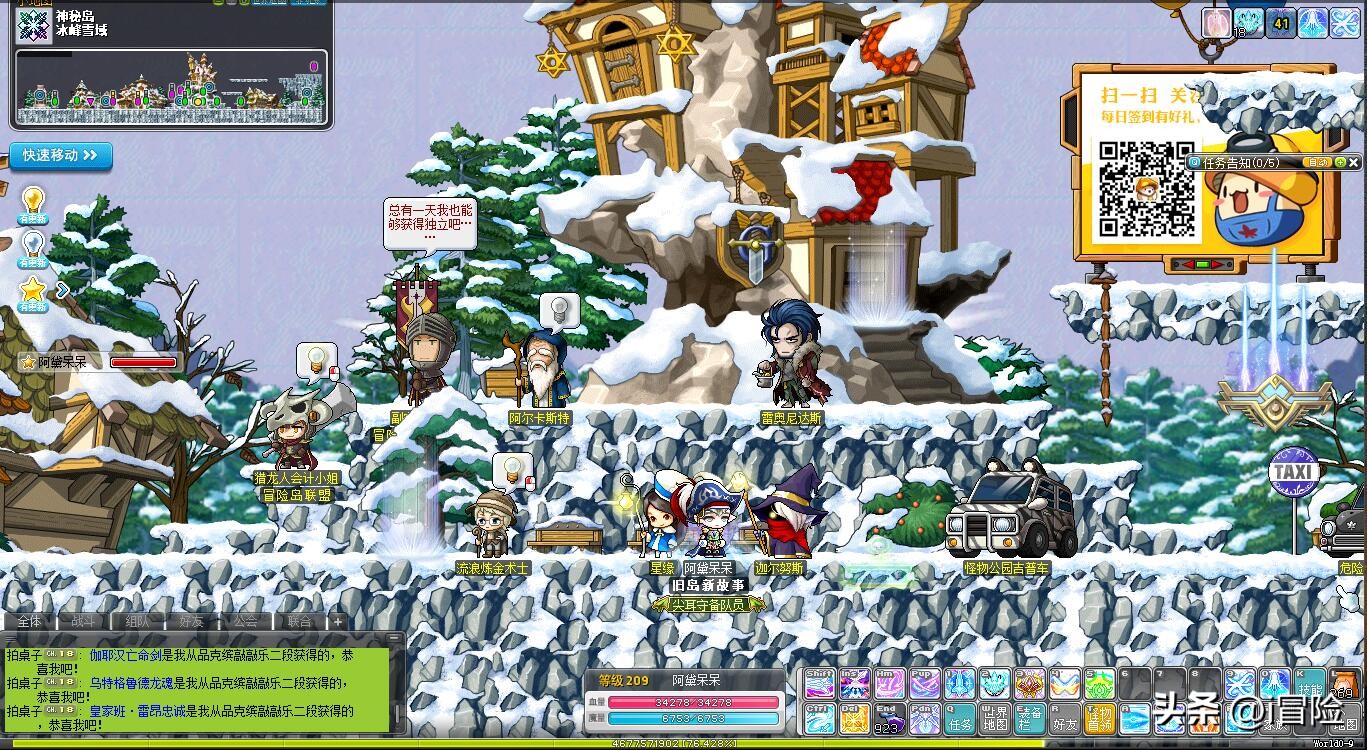Viewport: 1367px width, 750px height.
Task: Open the 装备栏 equipment shortcut
Action: point(1029,719)
